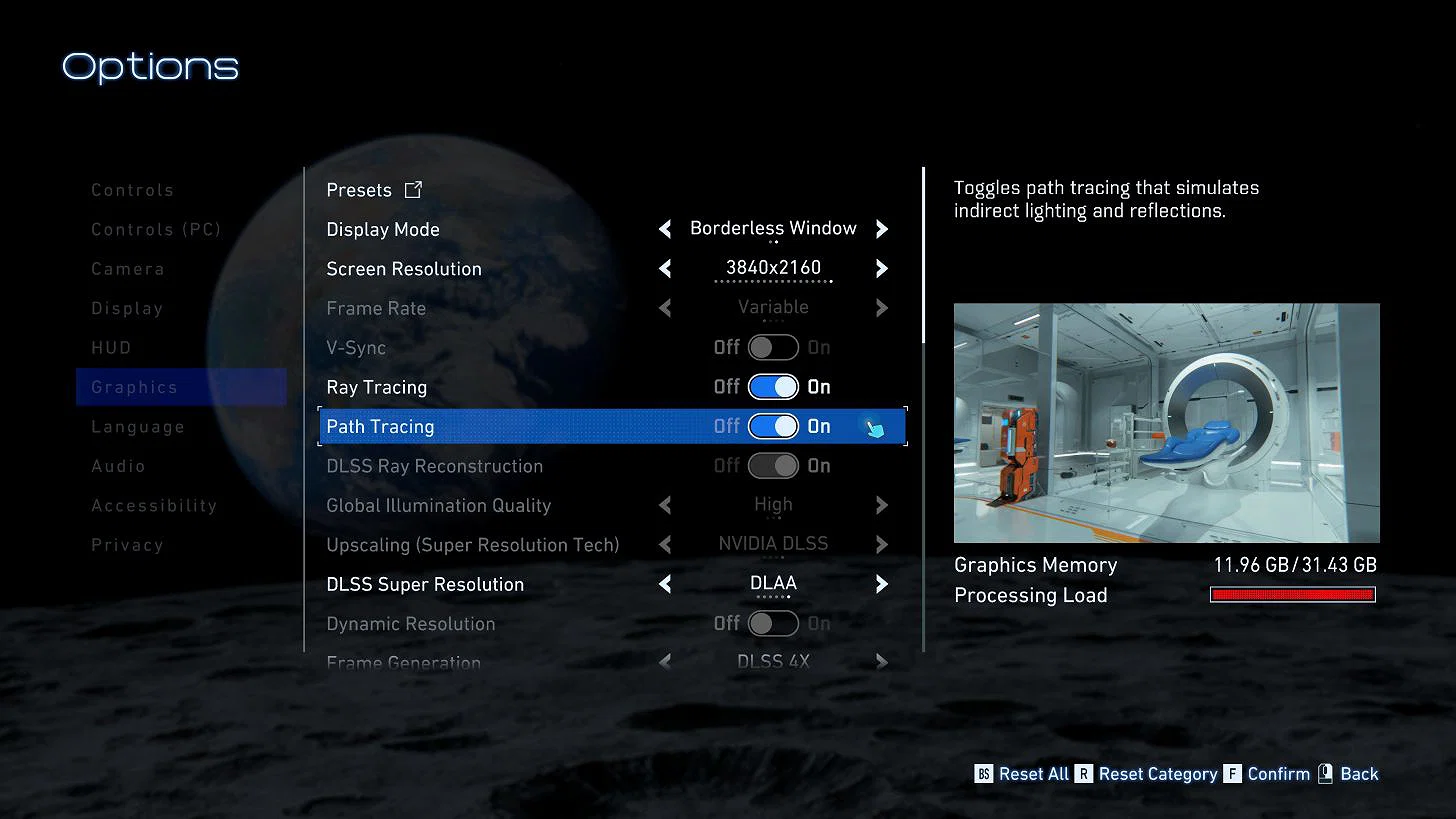This screenshot has width=1456, height=819.
Task: Toggle Ray Tracing off
Action: click(x=772, y=387)
